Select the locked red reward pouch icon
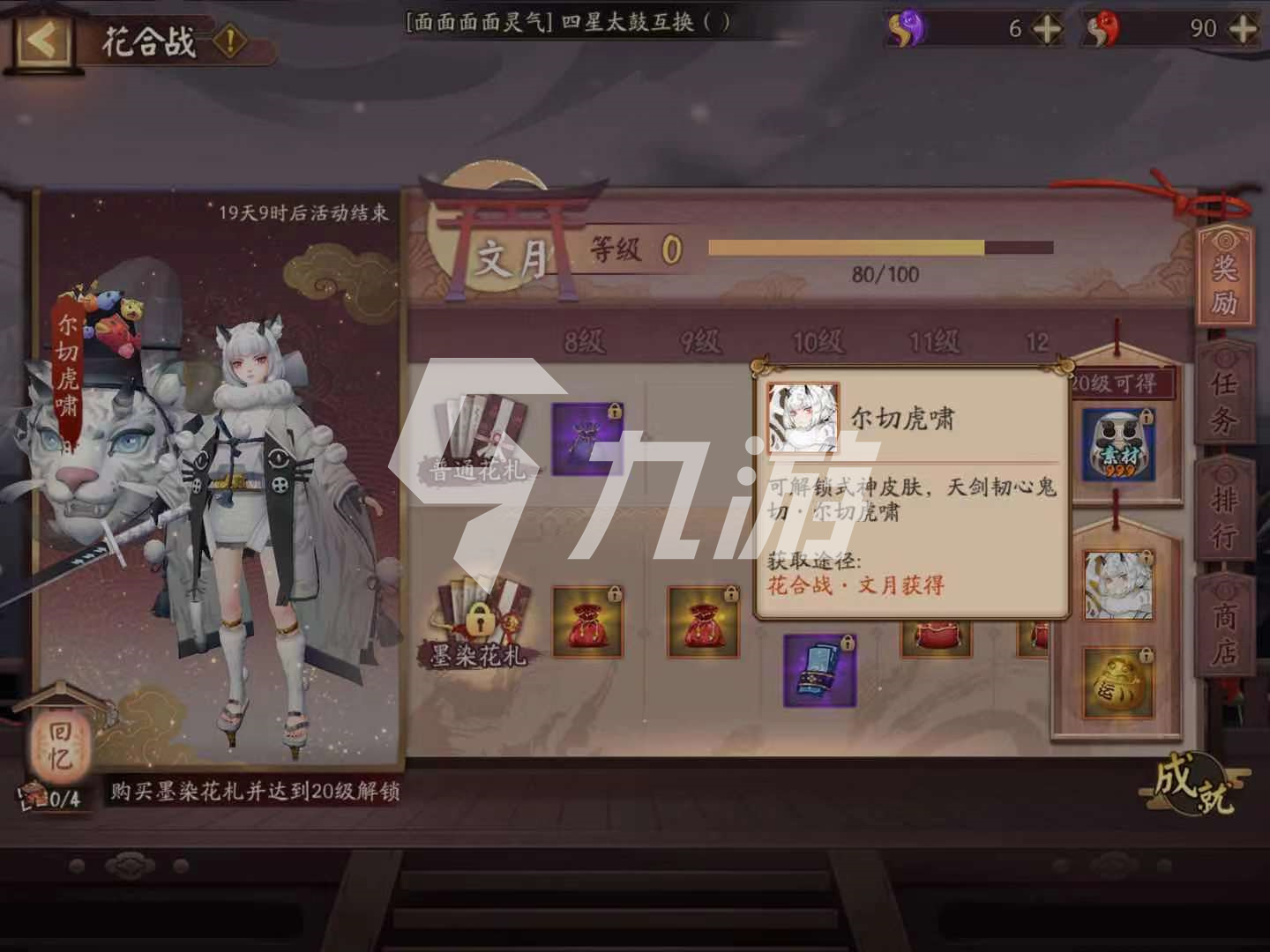Image resolution: width=1270 pixels, height=952 pixels. click(586, 621)
